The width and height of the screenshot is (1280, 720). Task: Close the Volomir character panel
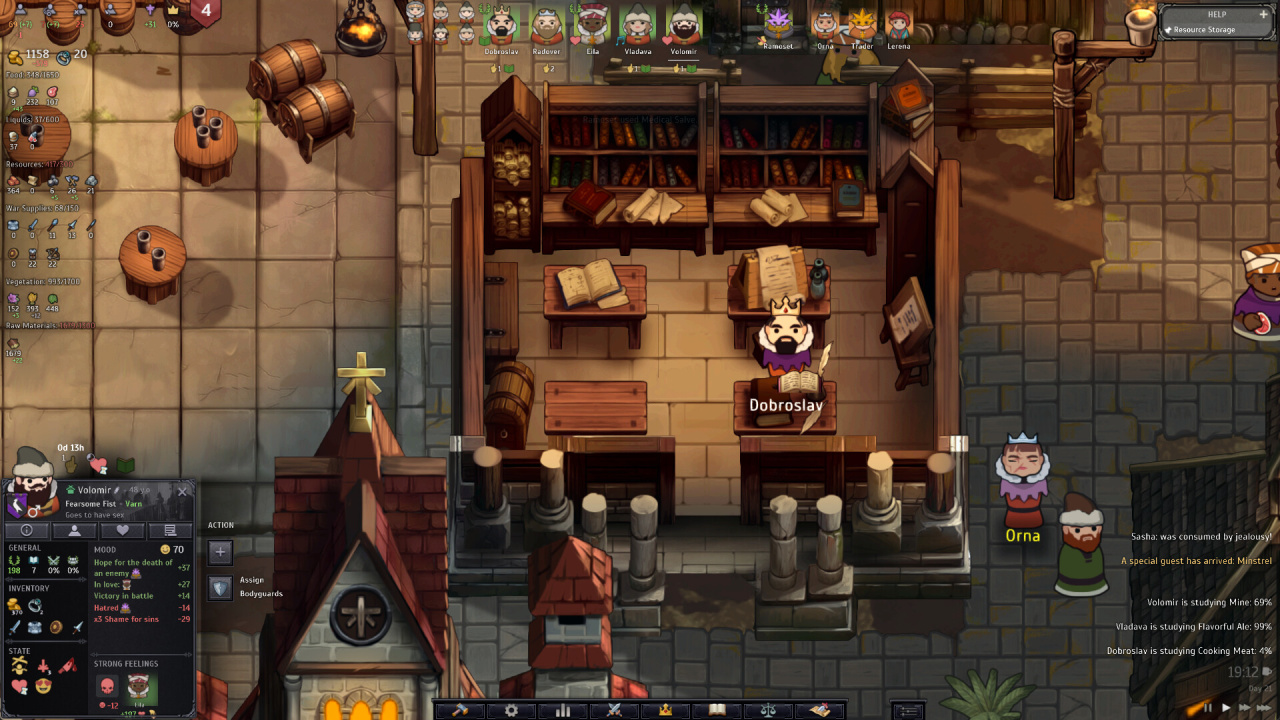click(x=182, y=491)
